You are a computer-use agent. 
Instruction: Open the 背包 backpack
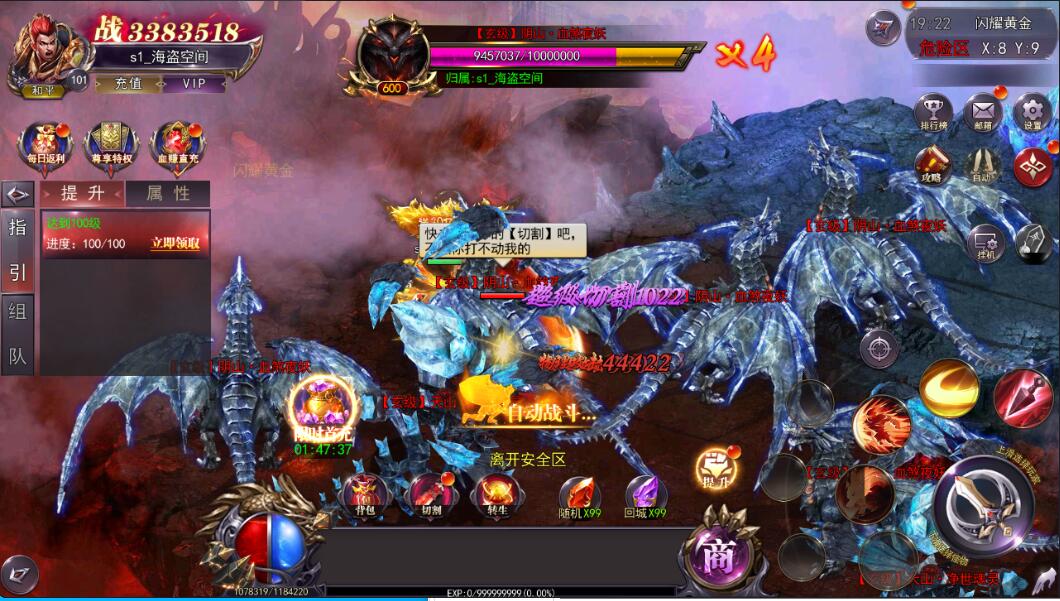point(364,495)
